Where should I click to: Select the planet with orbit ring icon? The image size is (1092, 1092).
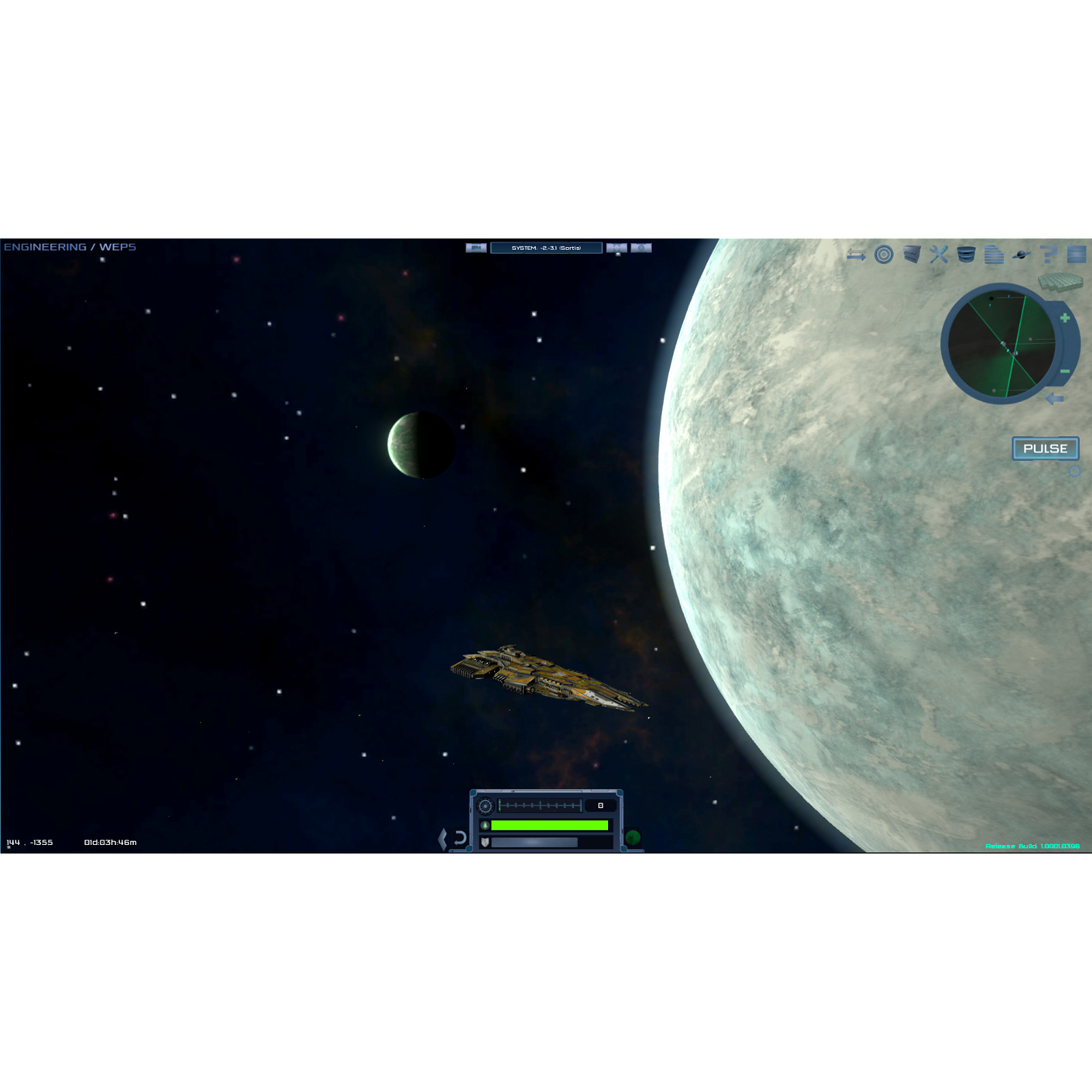[x=1020, y=254]
